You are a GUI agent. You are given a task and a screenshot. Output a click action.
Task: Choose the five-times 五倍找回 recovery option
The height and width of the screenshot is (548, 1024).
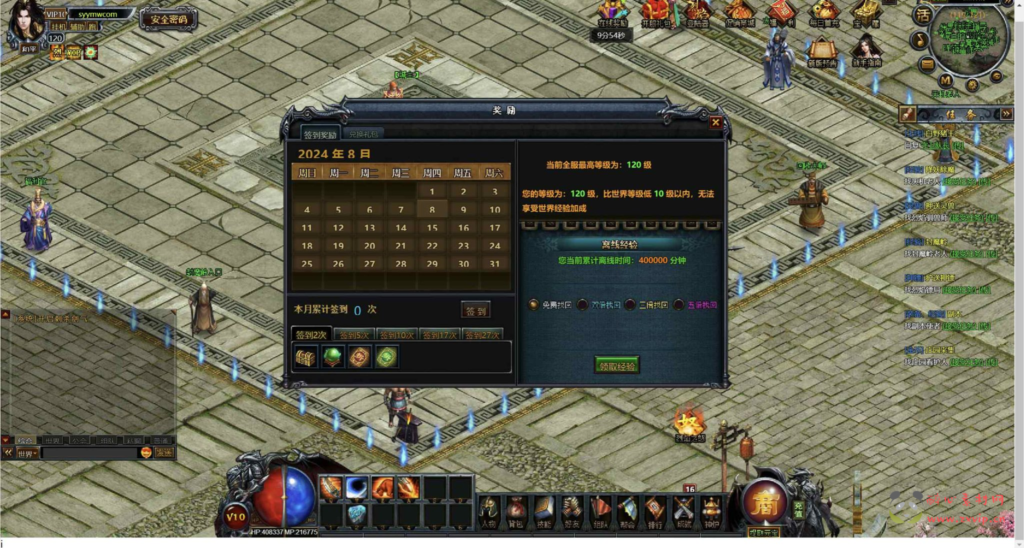(x=679, y=304)
